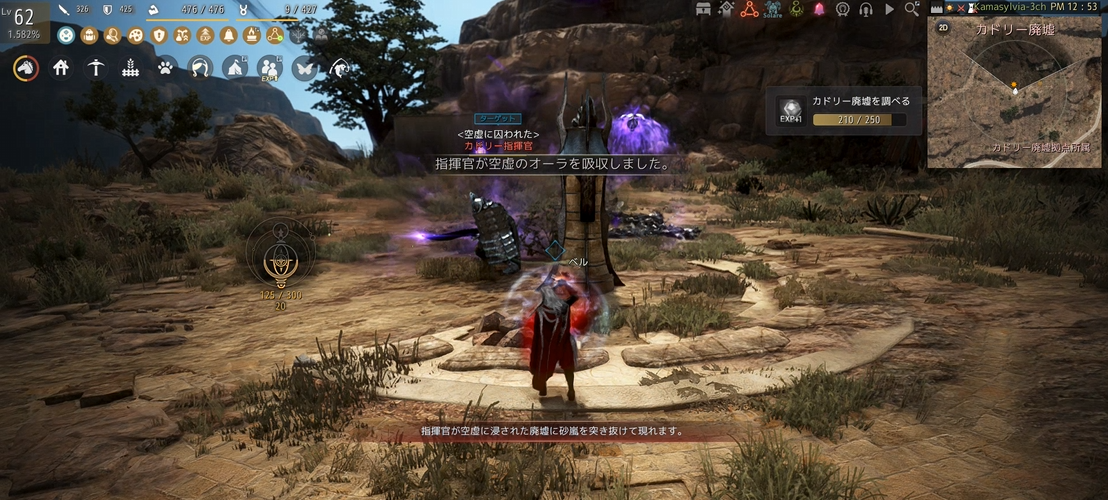Select the golden bell buff icon
Screen dimensions: 1108x500
tap(228, 36)
